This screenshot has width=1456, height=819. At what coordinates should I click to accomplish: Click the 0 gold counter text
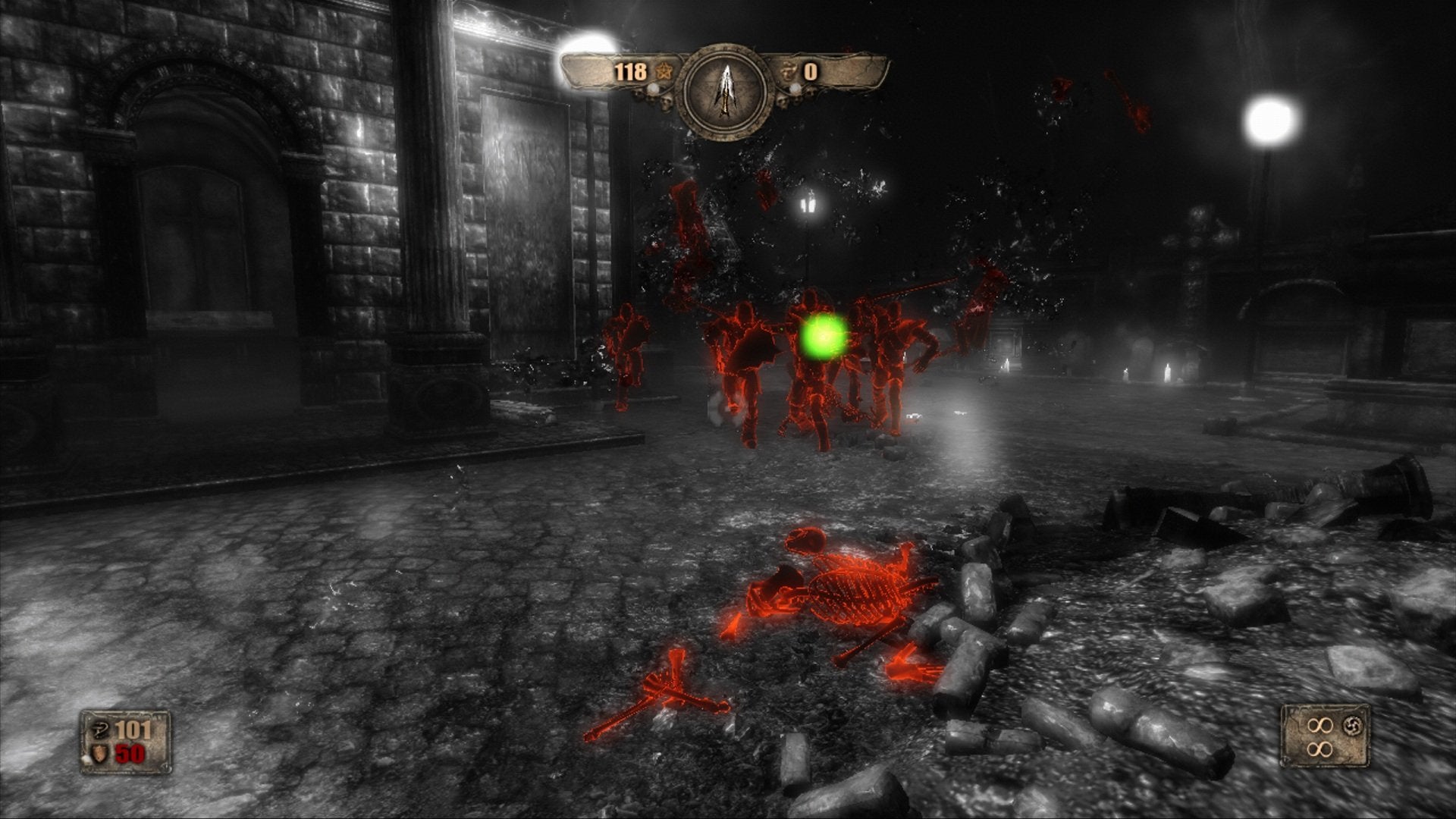click(811, 72)
